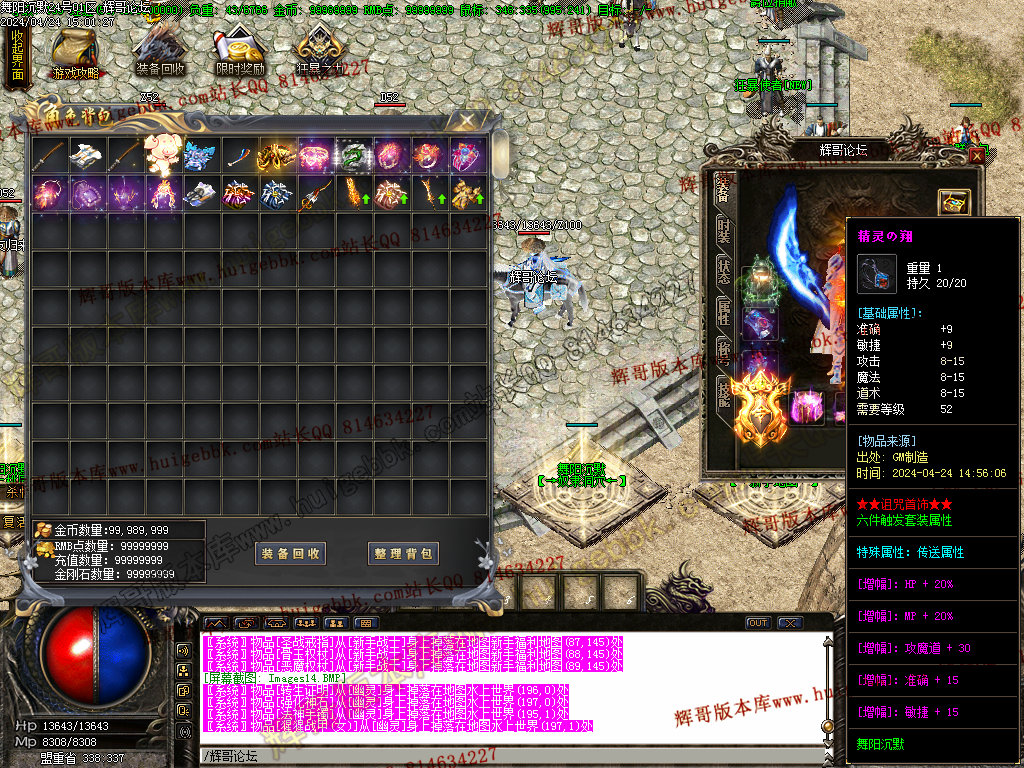The image size is (1024, 768).
Task: Focus the chat input field
Action: 500,754
